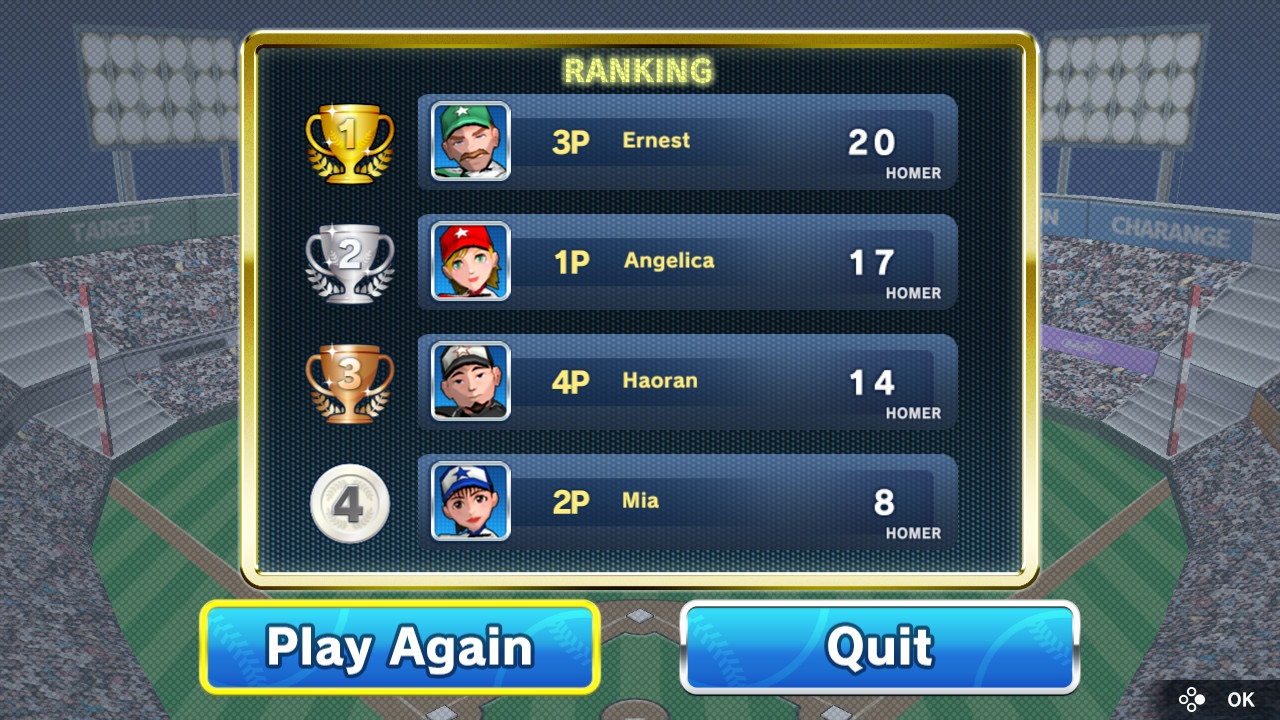Click the silver 2nd place trophy icon
Viewport: 1280px width, 720px height.
(x=349, y=262)
